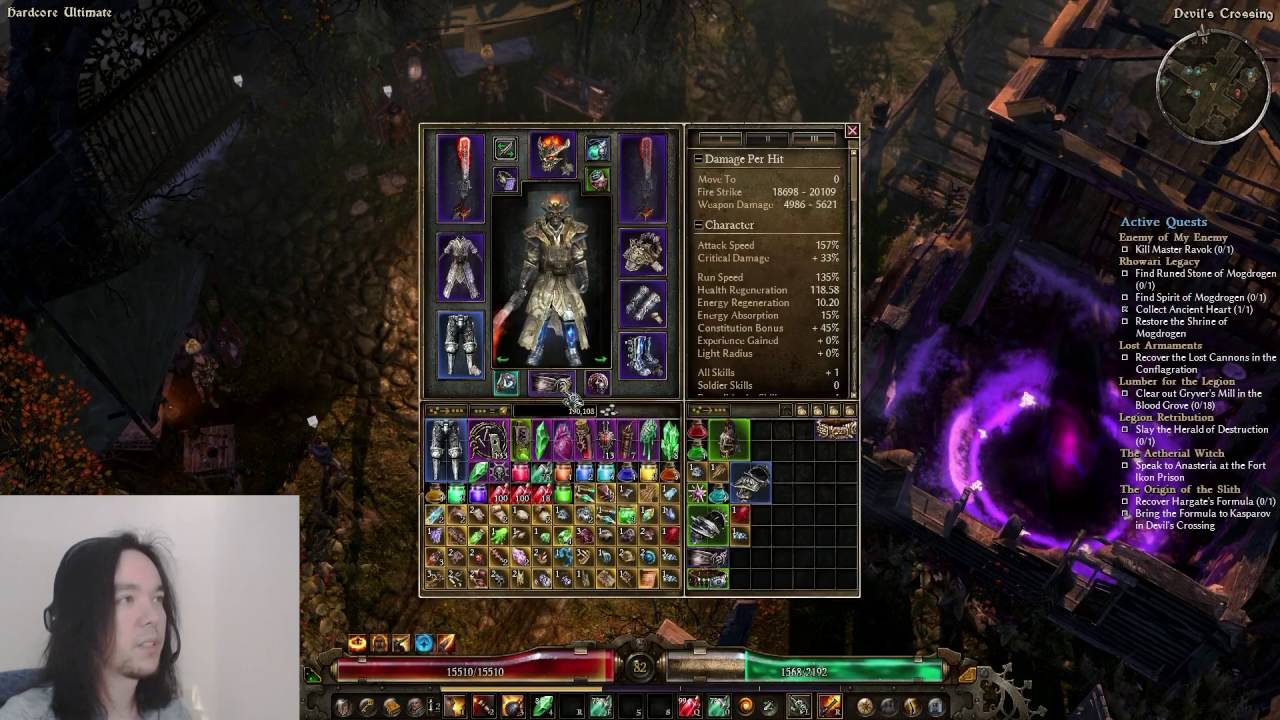Use the red health potion hotbar slot
This screenshot has height=720, width=1280.
point(689,707)
